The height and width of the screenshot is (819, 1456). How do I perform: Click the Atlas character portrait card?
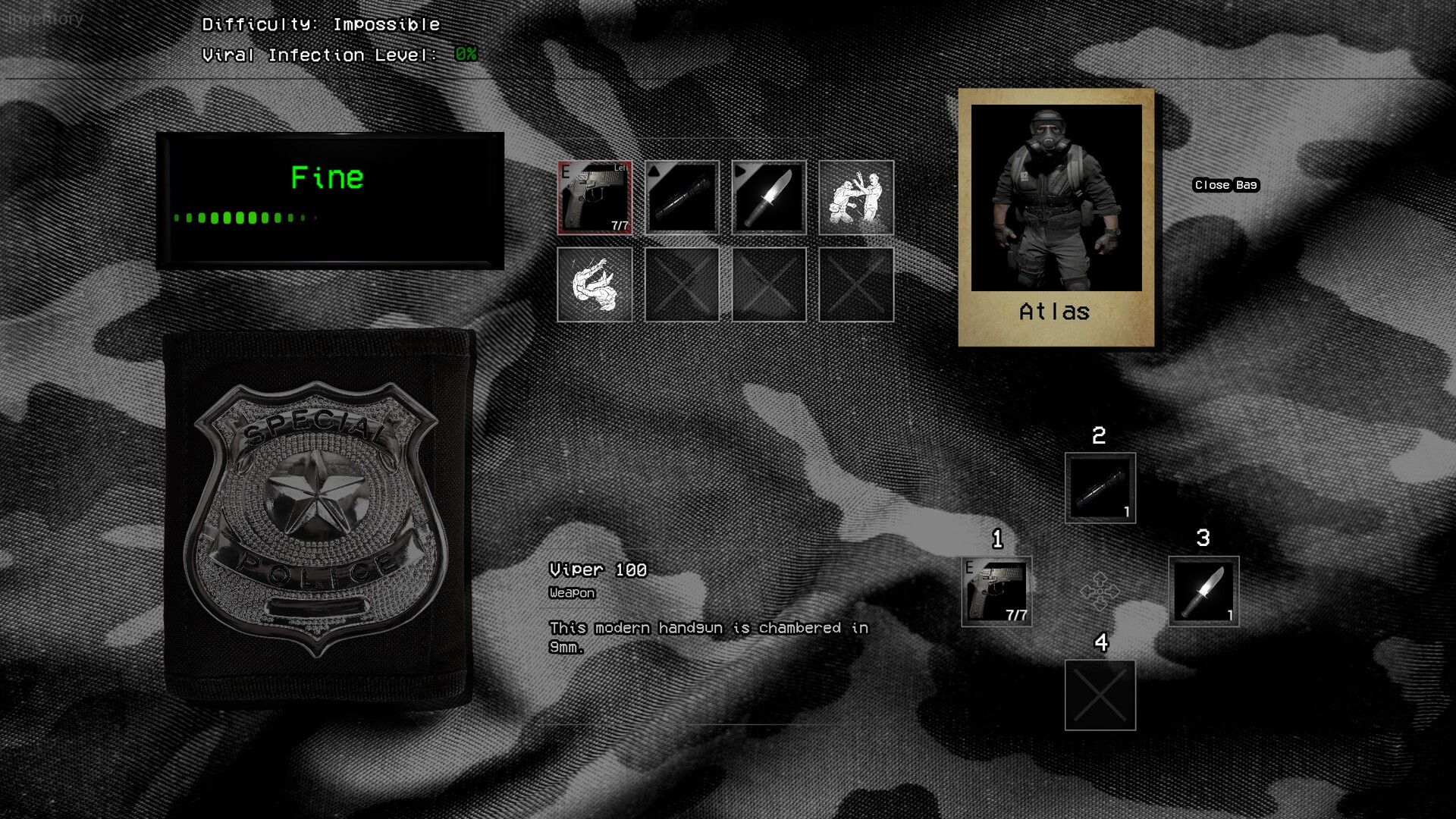tap(1056, 217)
